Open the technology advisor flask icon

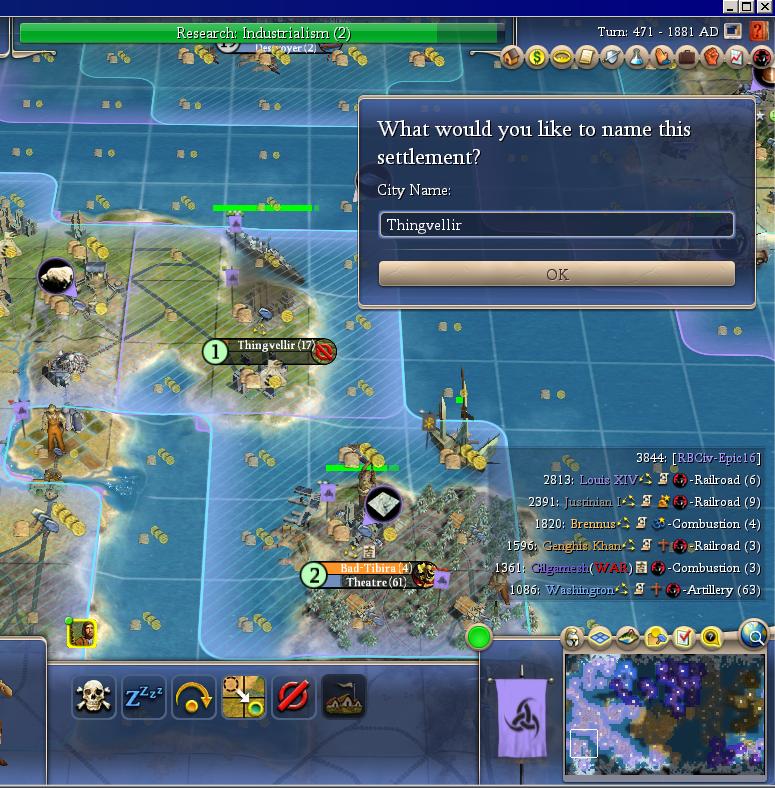tap(636, 58)
